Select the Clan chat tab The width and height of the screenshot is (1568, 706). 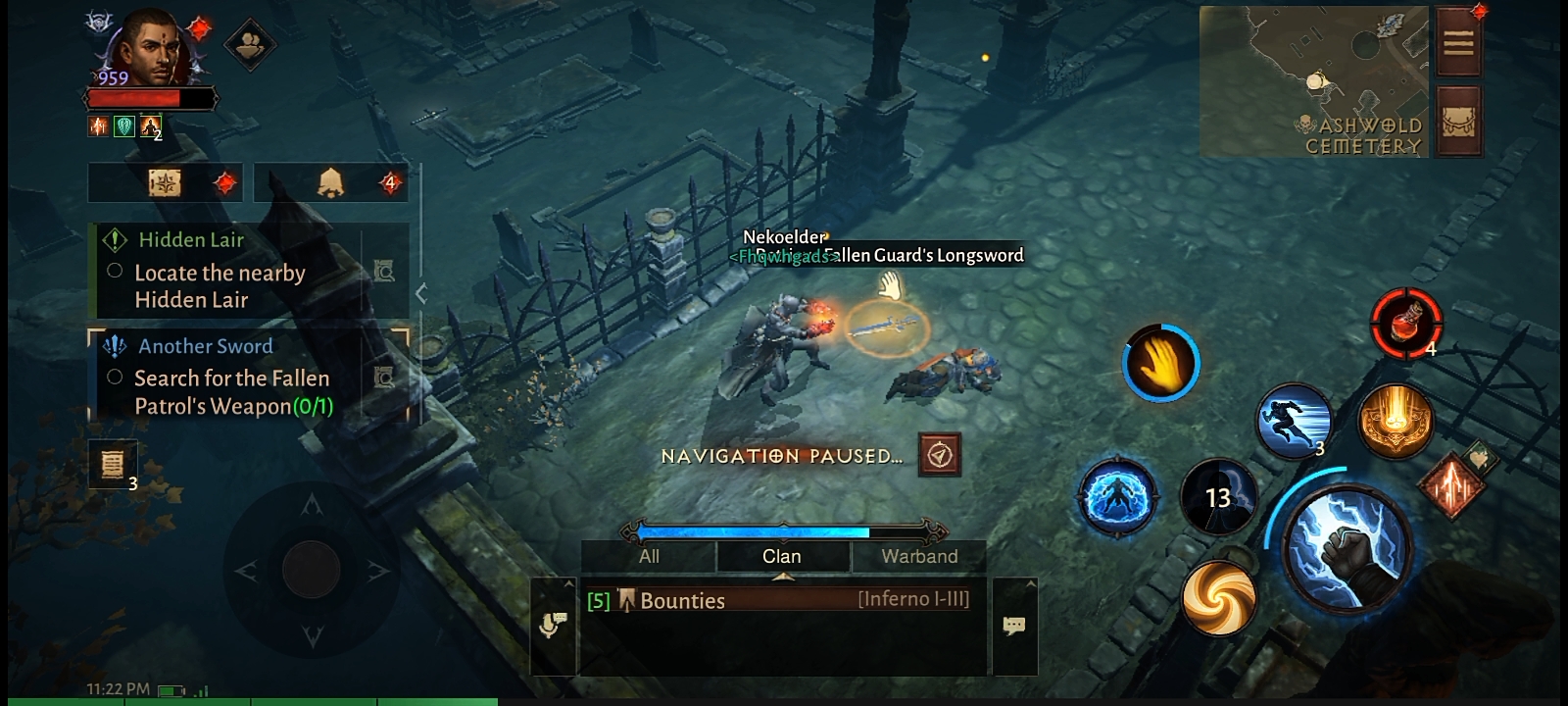click(x=782, y=556)
